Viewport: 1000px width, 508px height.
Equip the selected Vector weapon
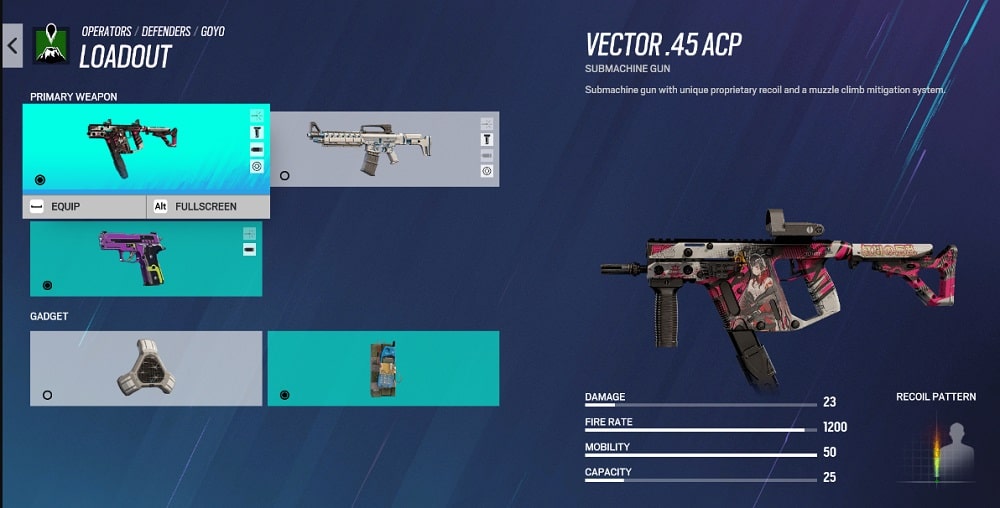tap(85, 207)
